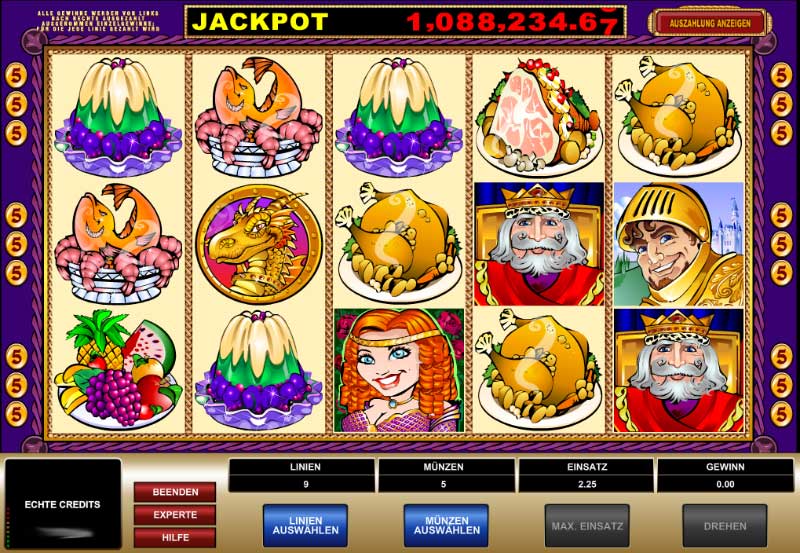Choose paylines with Linien Auswählen
Viewport: 800px width, 553px height.
point(305,525)
